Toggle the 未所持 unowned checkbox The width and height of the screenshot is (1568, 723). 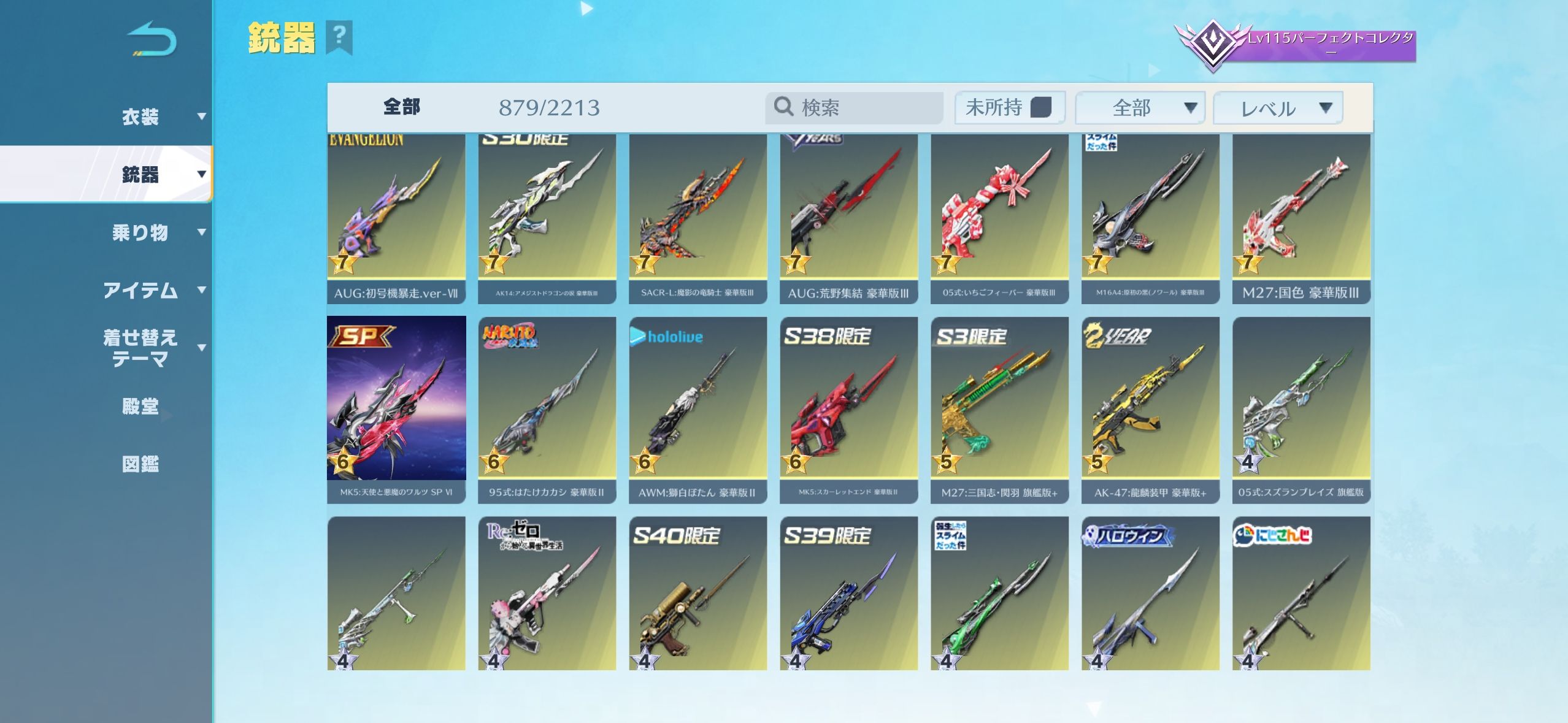coord(1040,107)
